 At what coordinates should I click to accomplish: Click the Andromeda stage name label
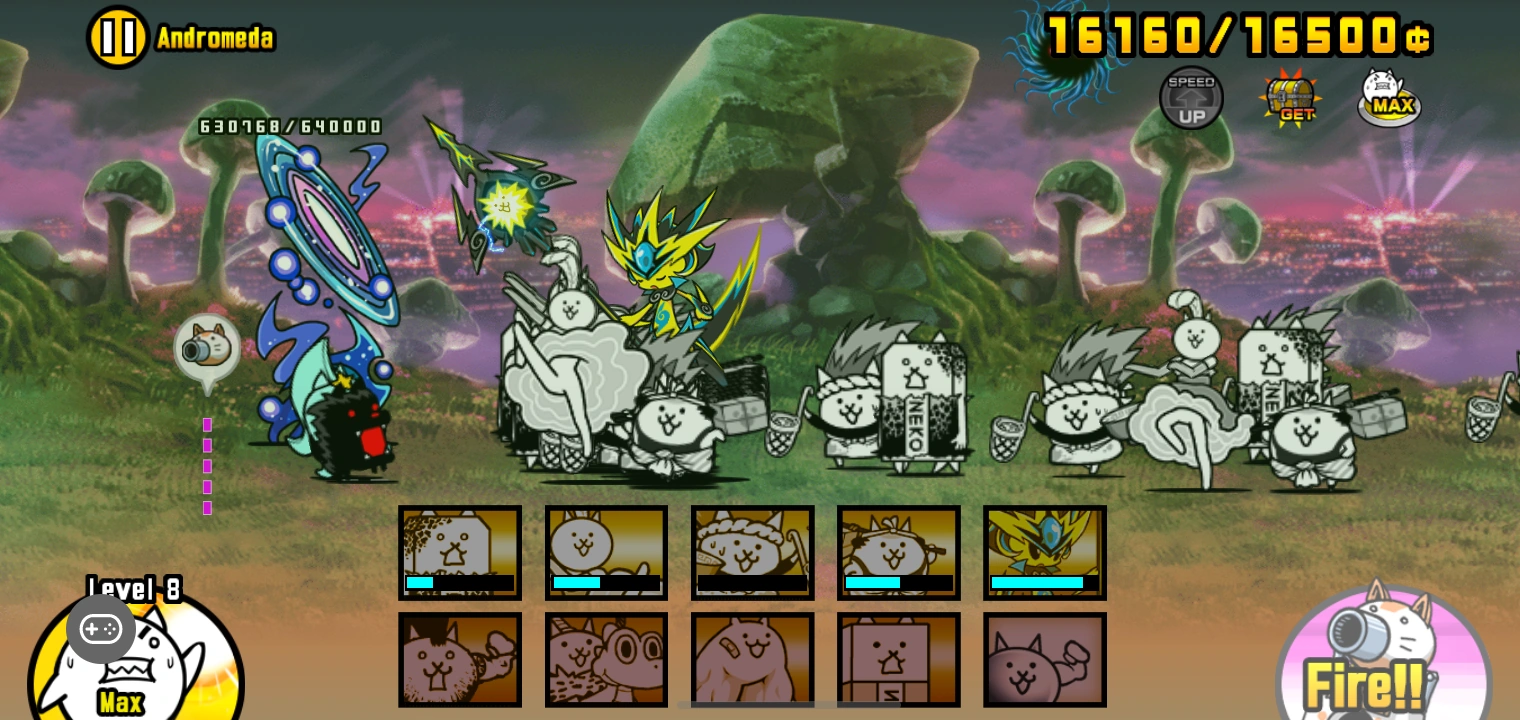(x=215, y=38)
